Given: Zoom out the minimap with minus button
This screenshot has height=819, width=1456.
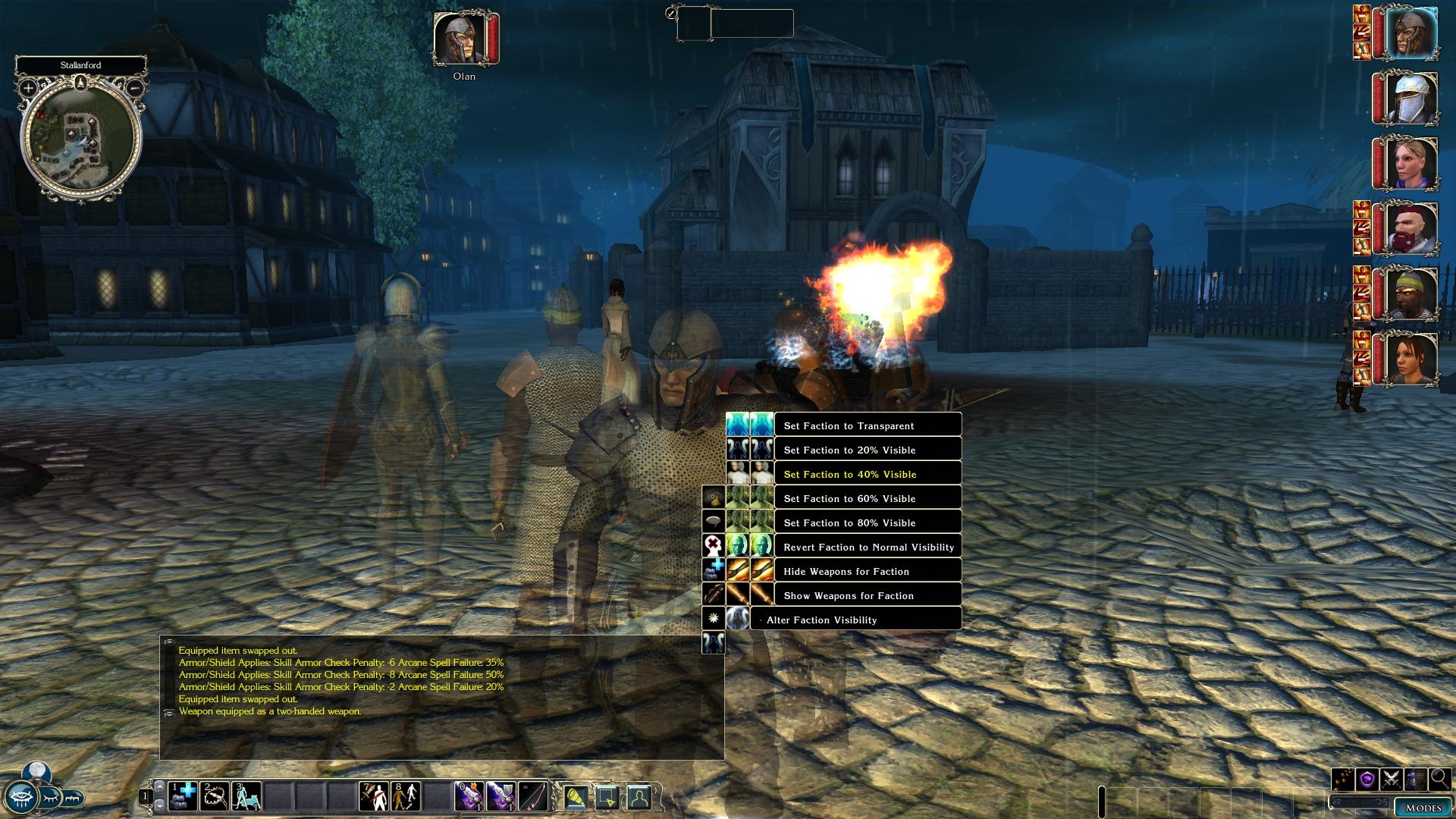Looking at the screenshot, I should click(x=134, y=88).
